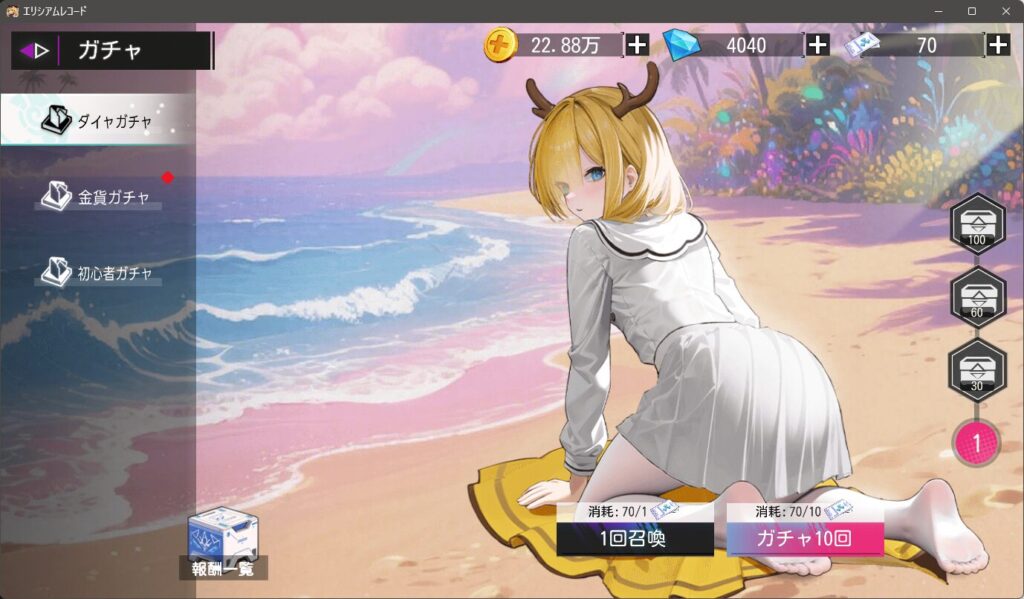Viewport: 1024px width, 599px height.
Task: Add more gold coins with the plus button
Action: (637, 45)
